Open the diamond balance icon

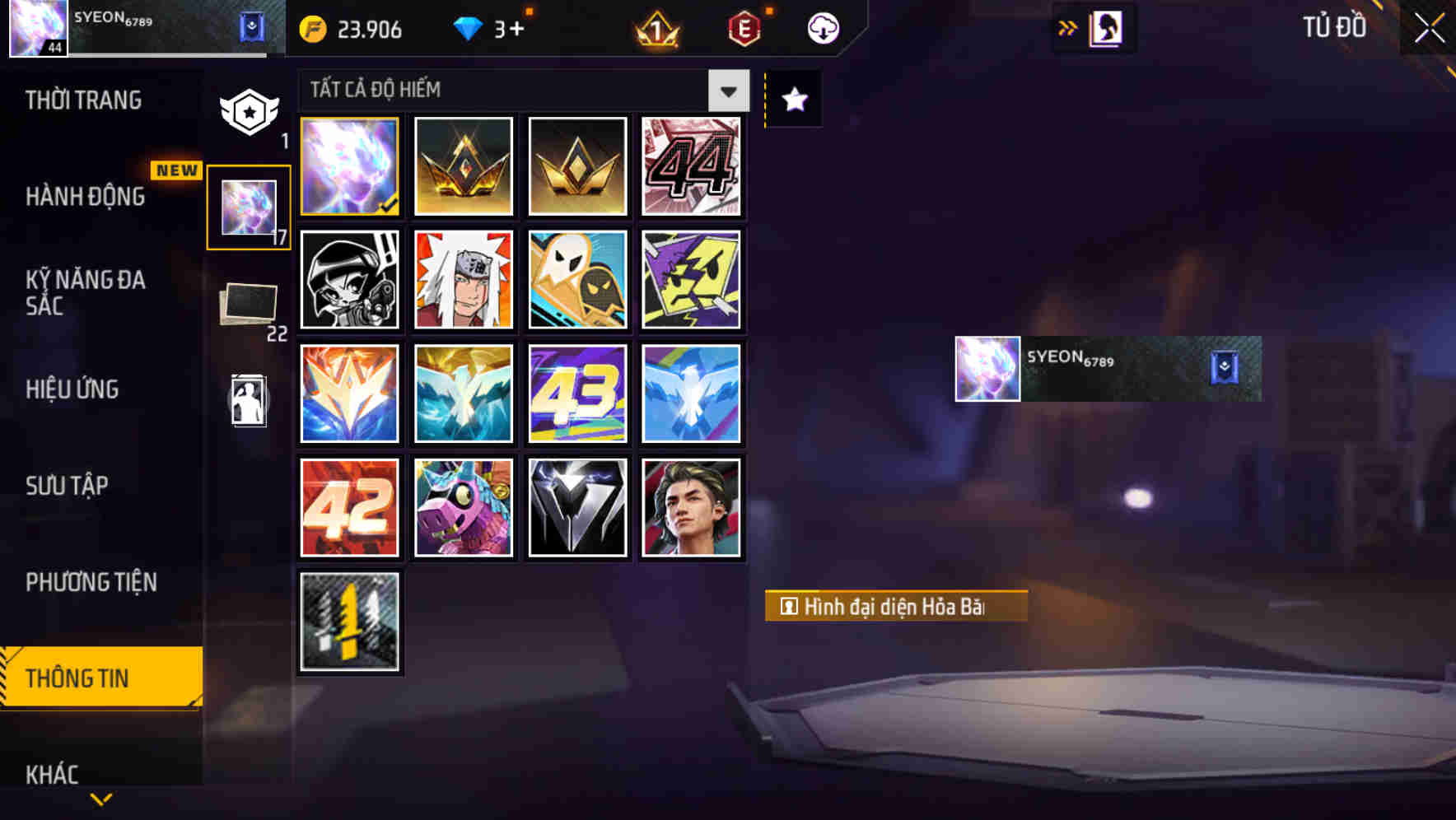pos(468,27)
